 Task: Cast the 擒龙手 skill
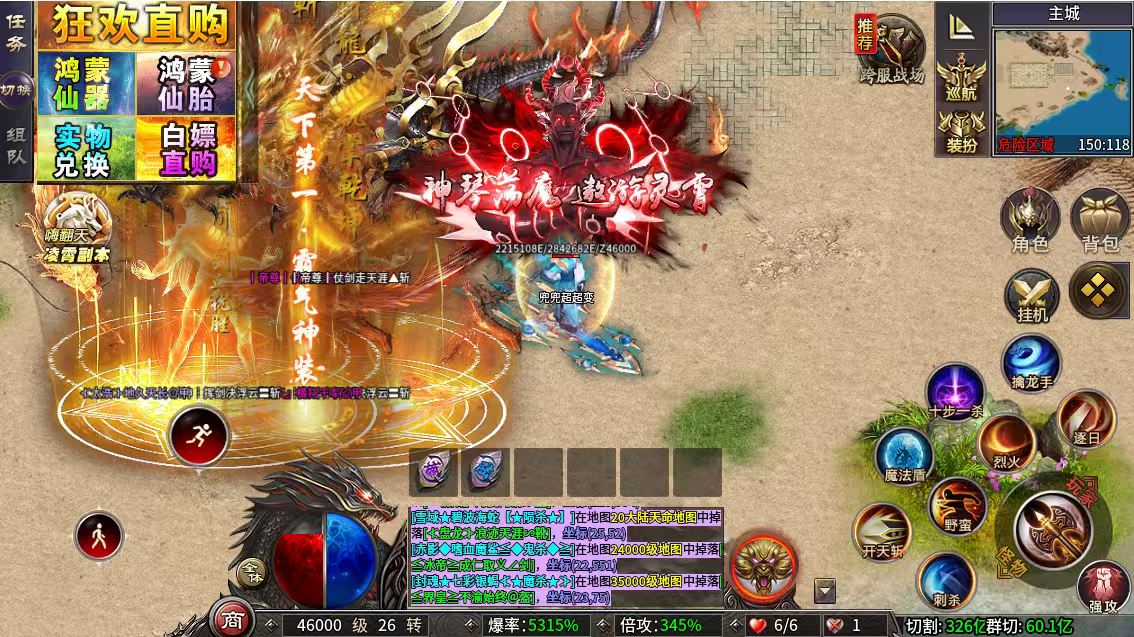click(x=1031, y=367)
